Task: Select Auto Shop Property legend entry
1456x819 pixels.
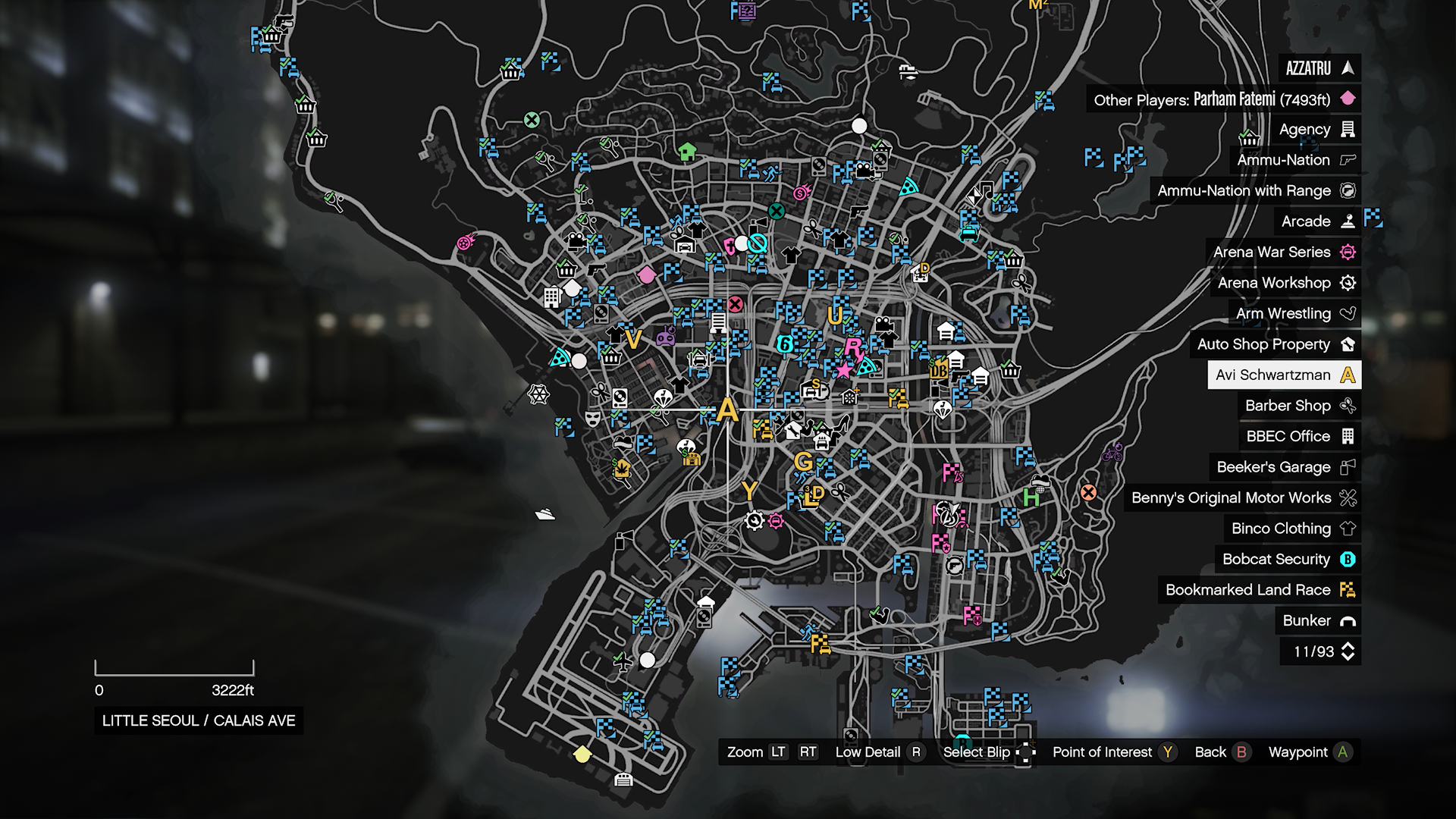Action: pos(1275,344)
